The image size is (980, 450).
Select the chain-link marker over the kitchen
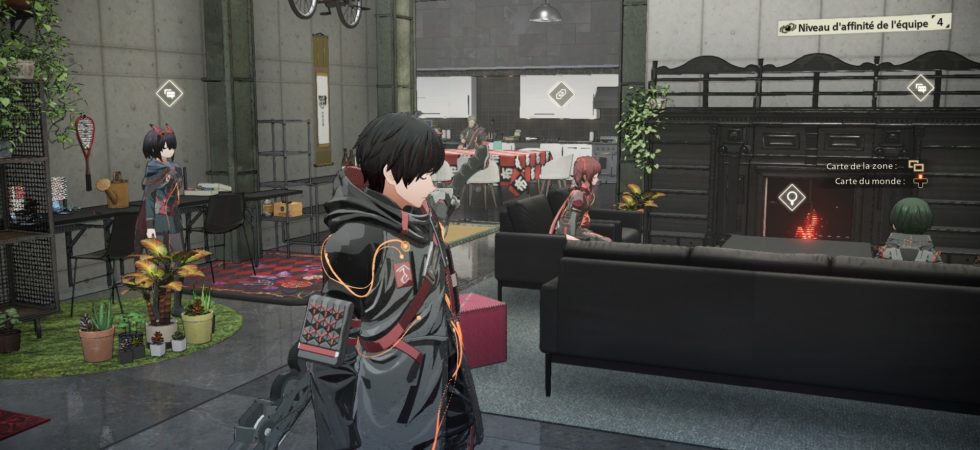click(561, 94)
